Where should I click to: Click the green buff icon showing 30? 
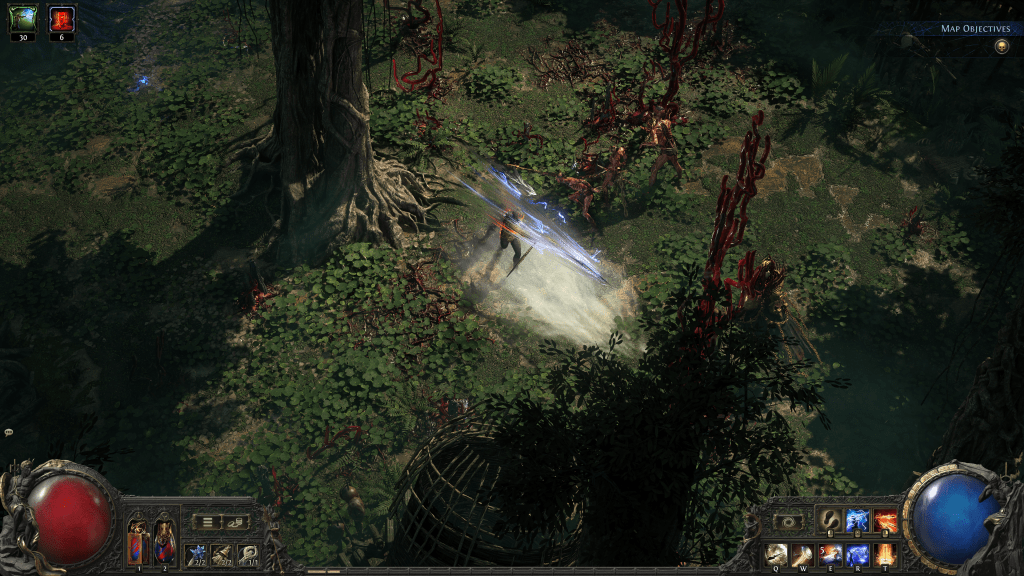tap(23, 18)
